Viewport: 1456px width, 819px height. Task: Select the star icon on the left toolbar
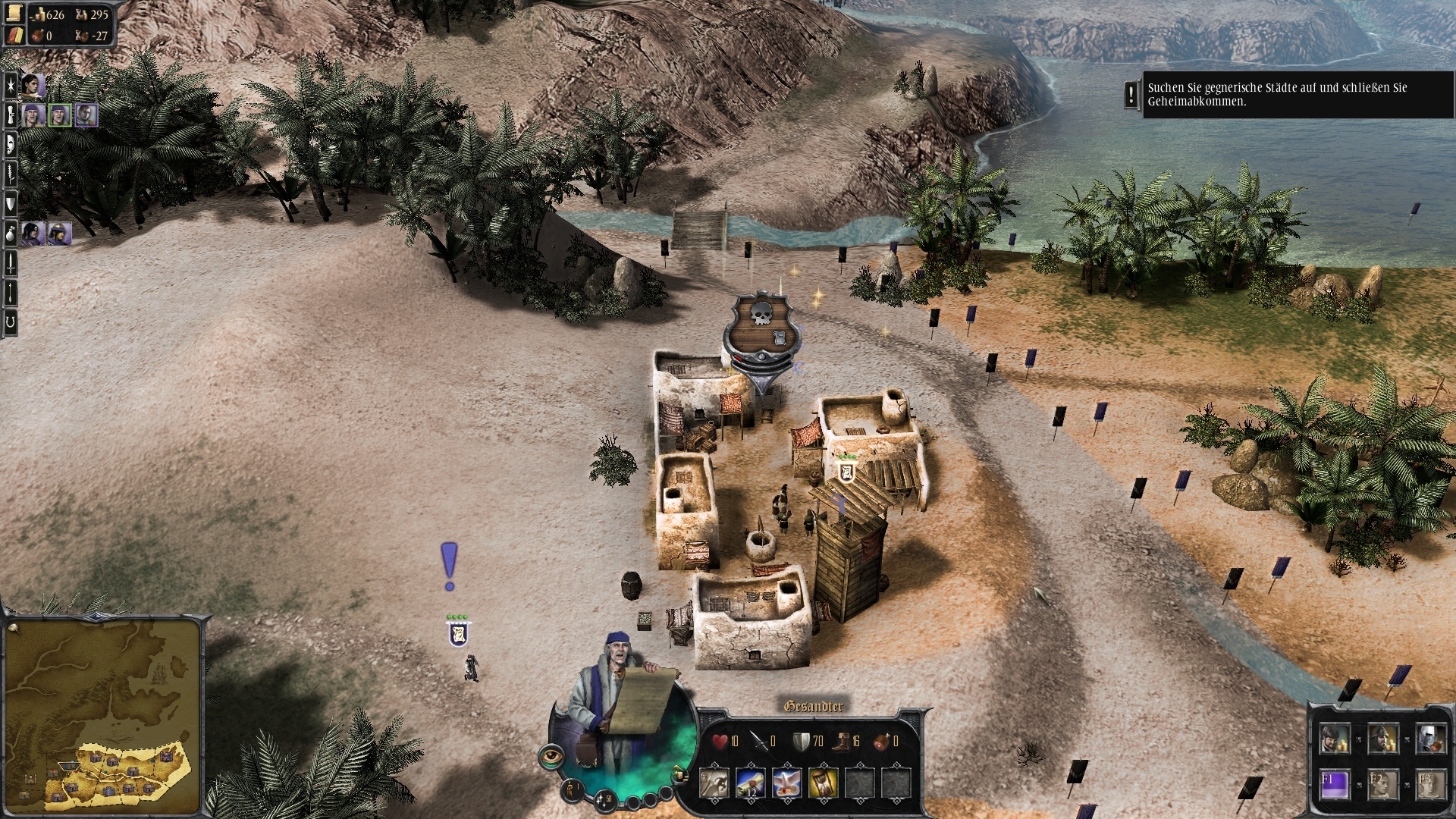(10, 86)
